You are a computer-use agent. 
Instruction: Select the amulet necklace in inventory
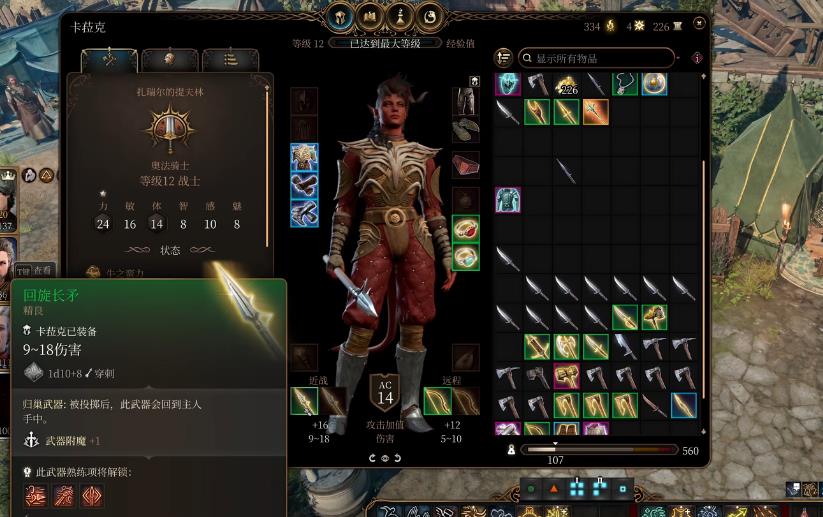[625, 83]
